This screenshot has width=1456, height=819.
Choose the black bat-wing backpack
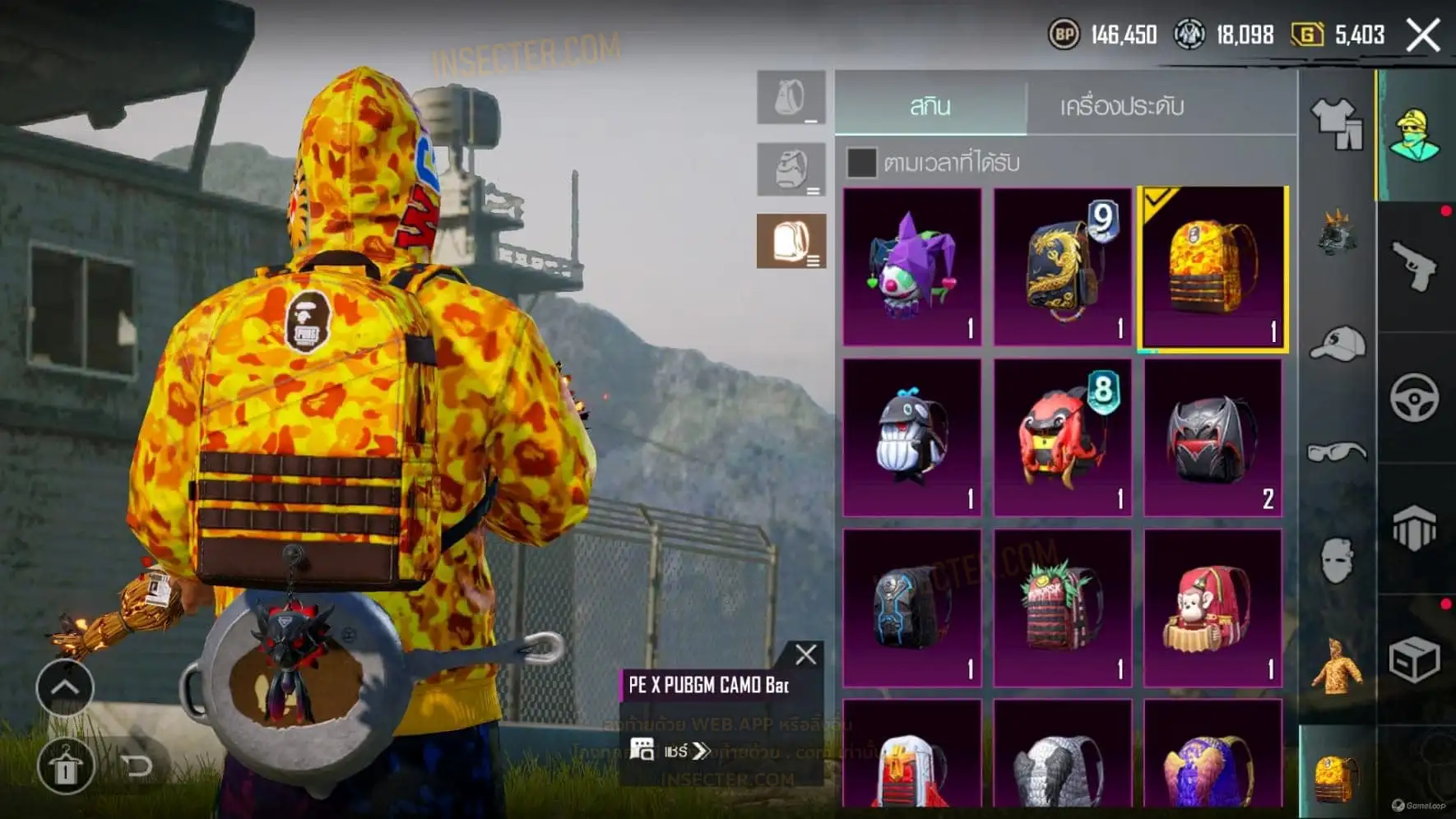(x=1213, y=437)
